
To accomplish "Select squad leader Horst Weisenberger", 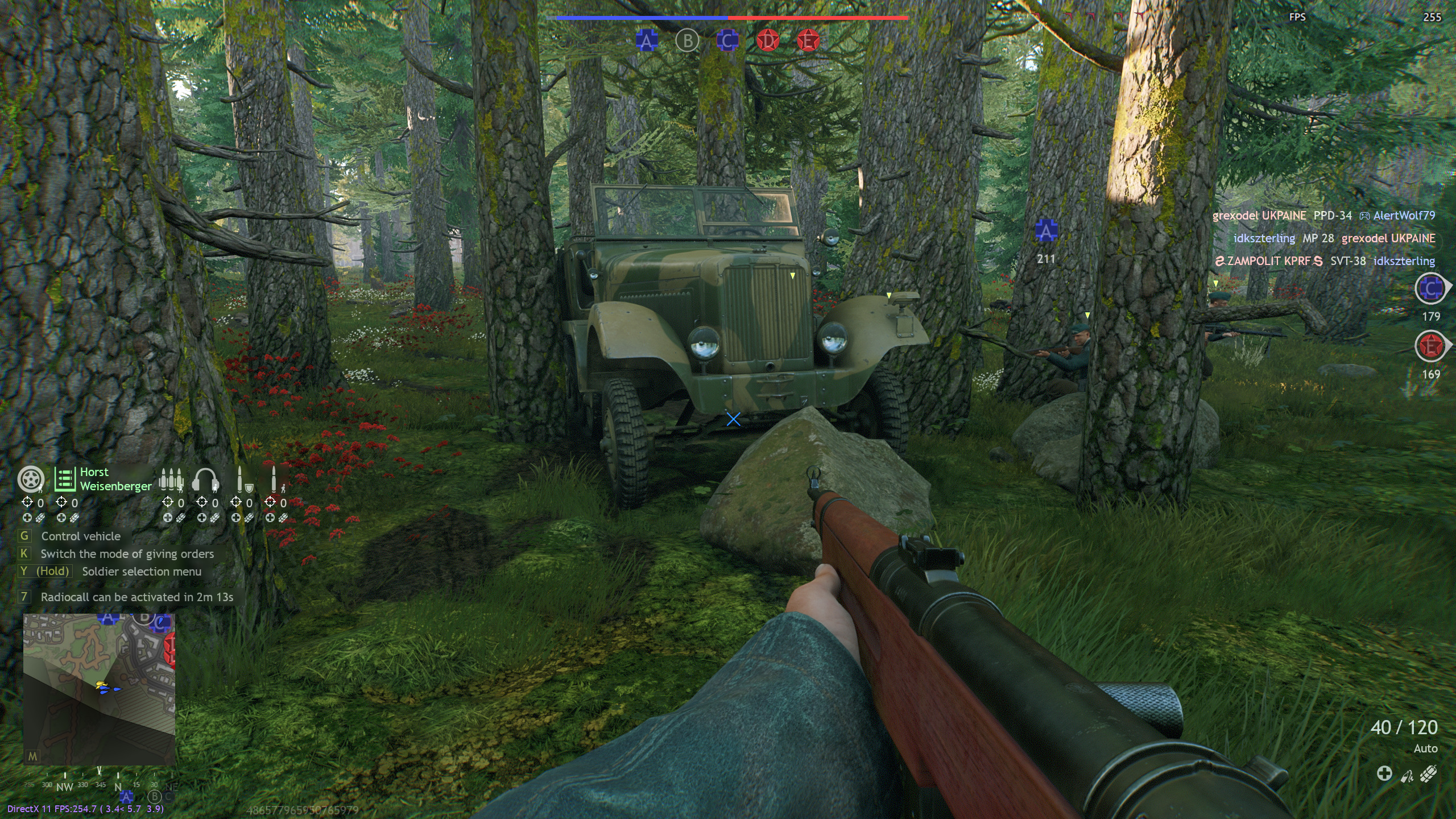I will [x=104, y=479].
